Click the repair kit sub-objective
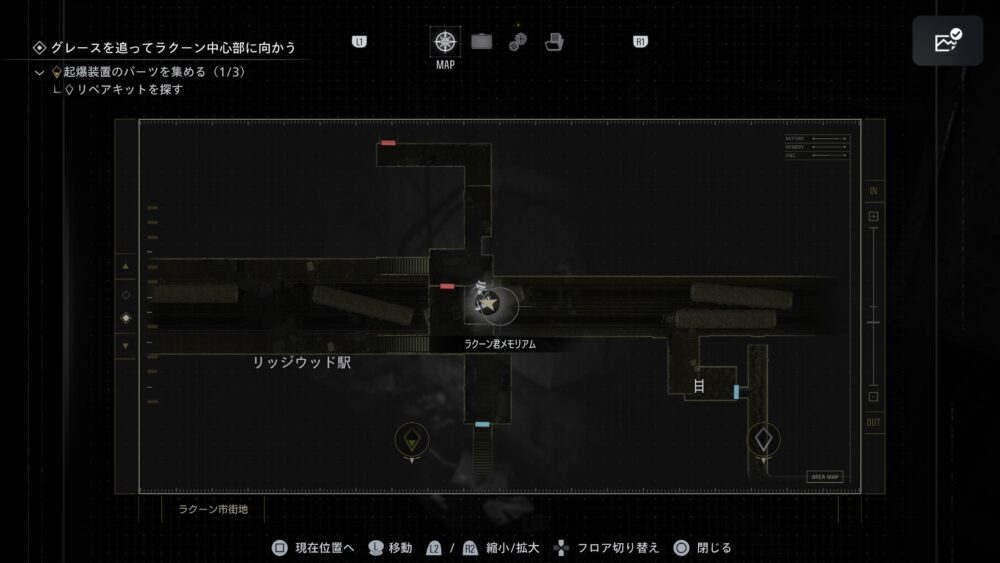Screen dimensions: 1000x563 129,90
